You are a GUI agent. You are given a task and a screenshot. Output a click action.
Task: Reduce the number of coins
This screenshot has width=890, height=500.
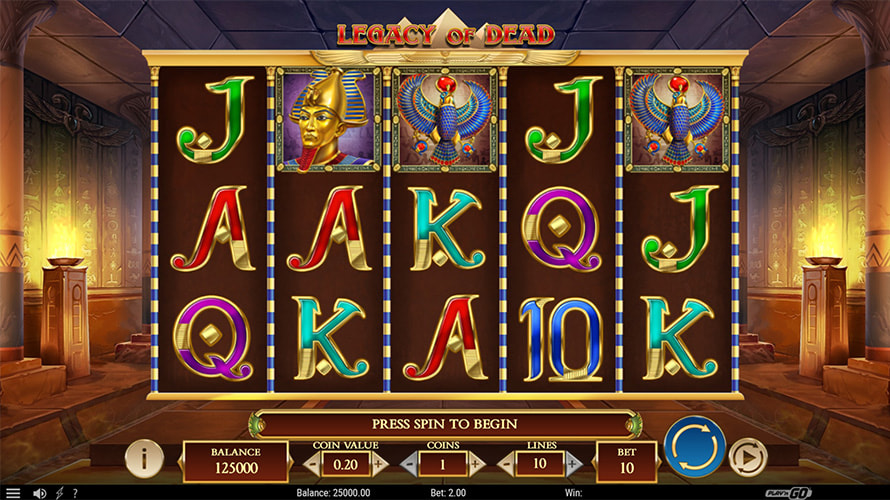pyautogui.click(x=409, y=464)
